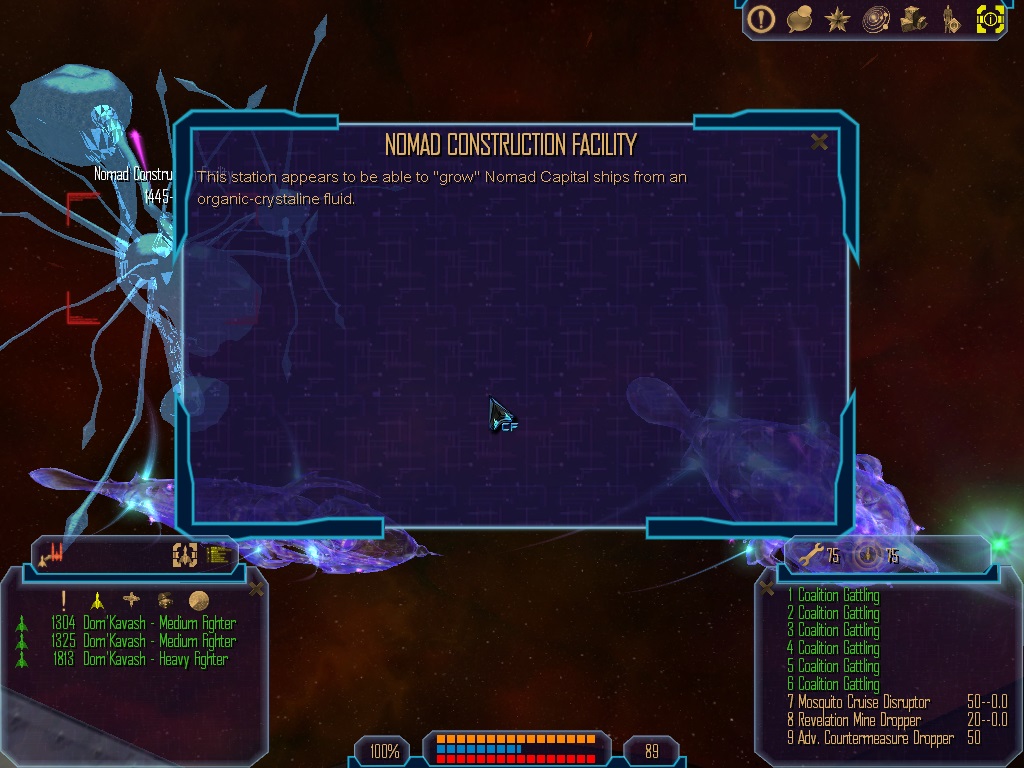1024x768 pixels.
Task: Close the contact list panel
Action: [256, 588]
